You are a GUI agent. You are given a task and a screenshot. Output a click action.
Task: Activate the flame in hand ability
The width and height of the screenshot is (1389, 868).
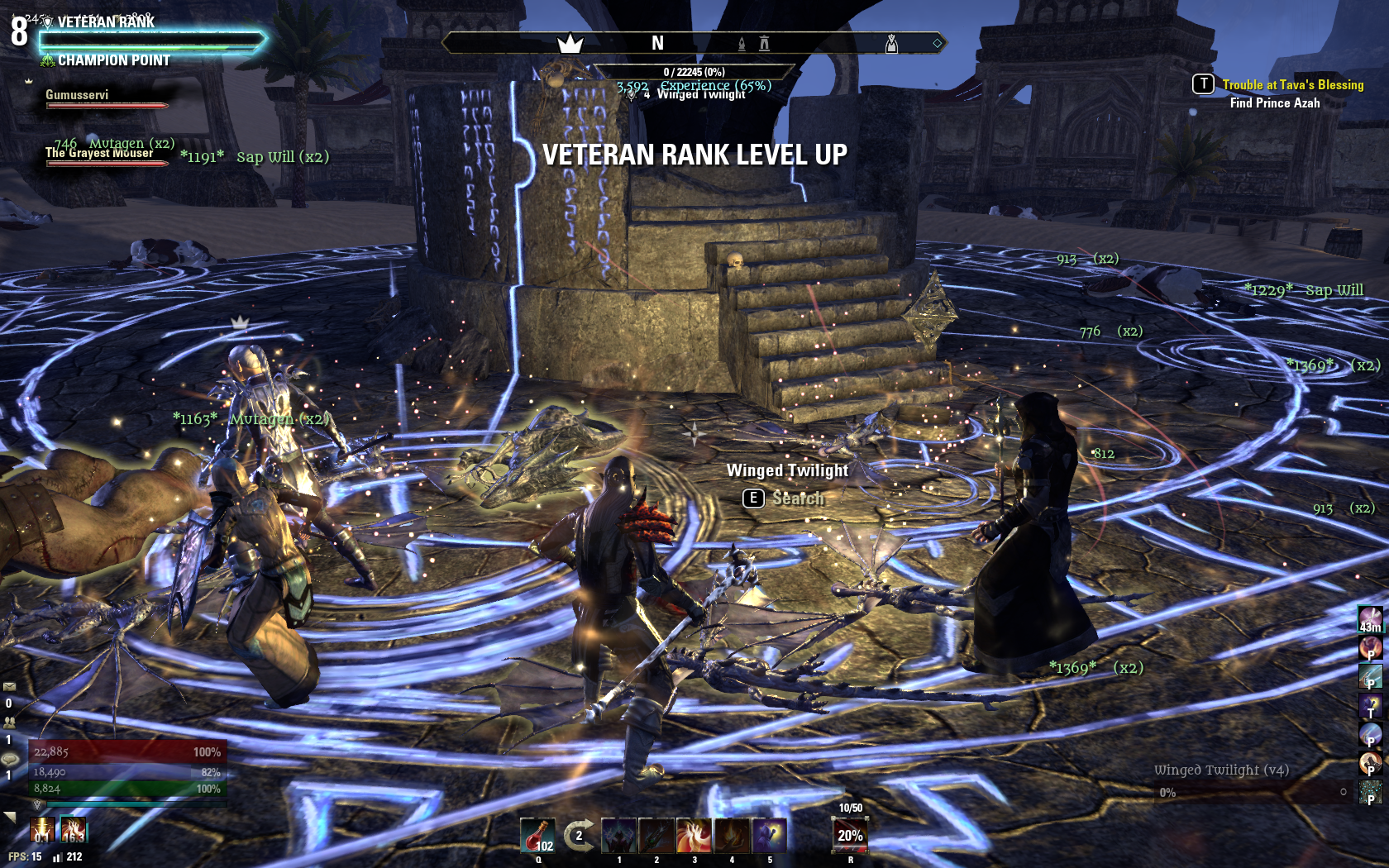pos(732,835)
